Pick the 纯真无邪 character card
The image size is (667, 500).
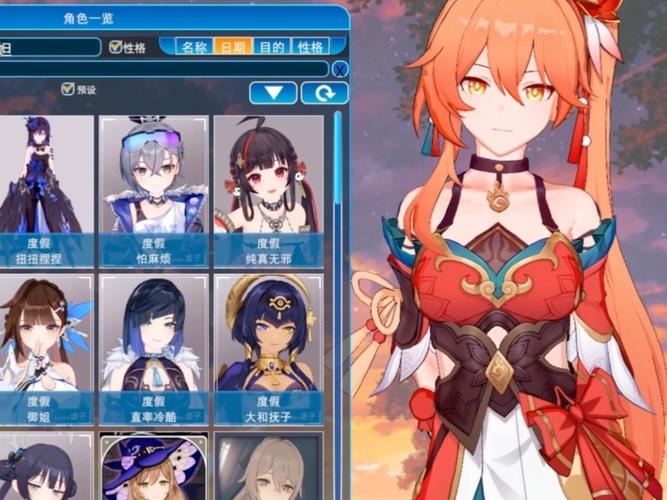267,190
